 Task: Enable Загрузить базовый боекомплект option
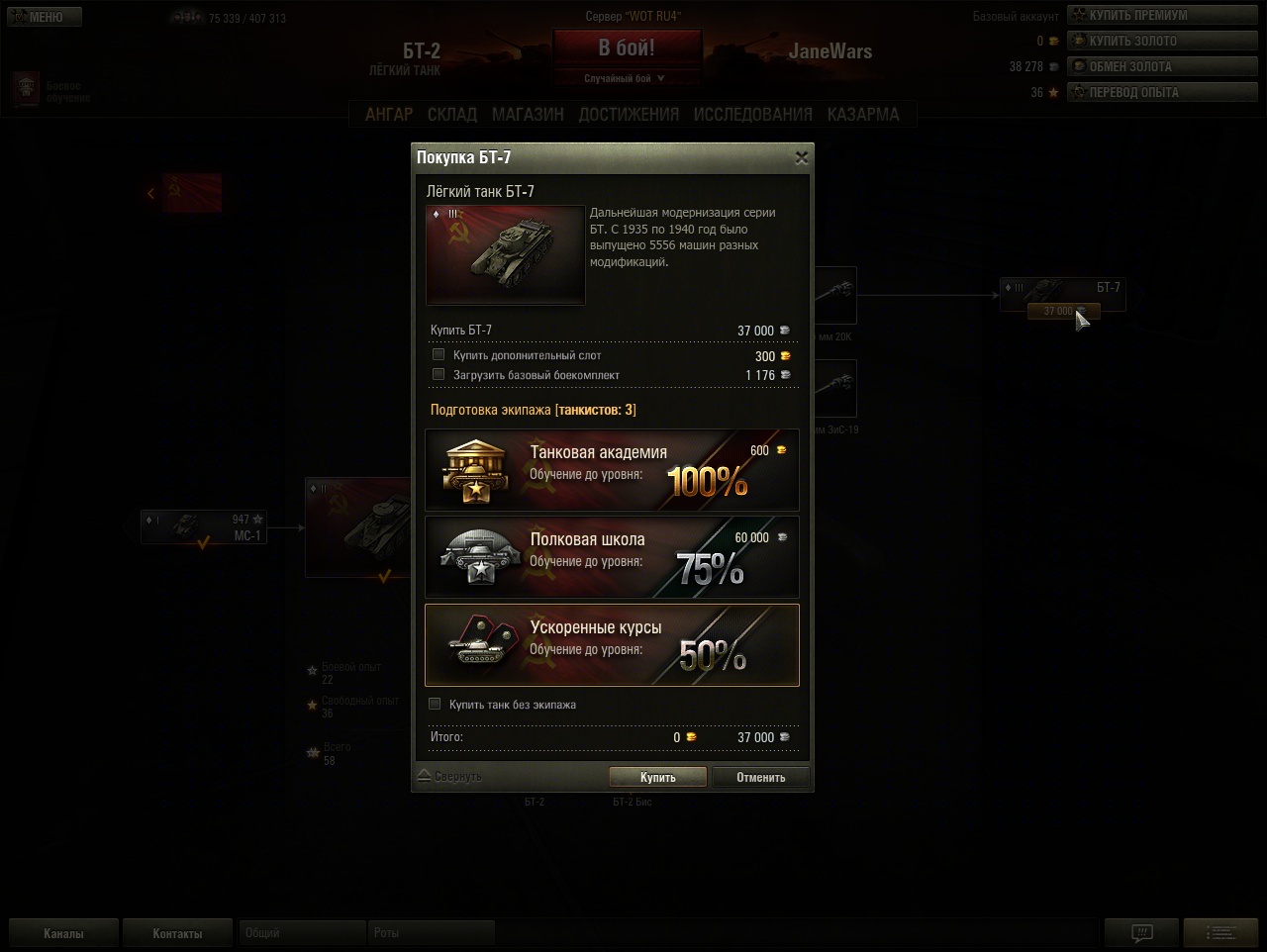coord(439,374)
